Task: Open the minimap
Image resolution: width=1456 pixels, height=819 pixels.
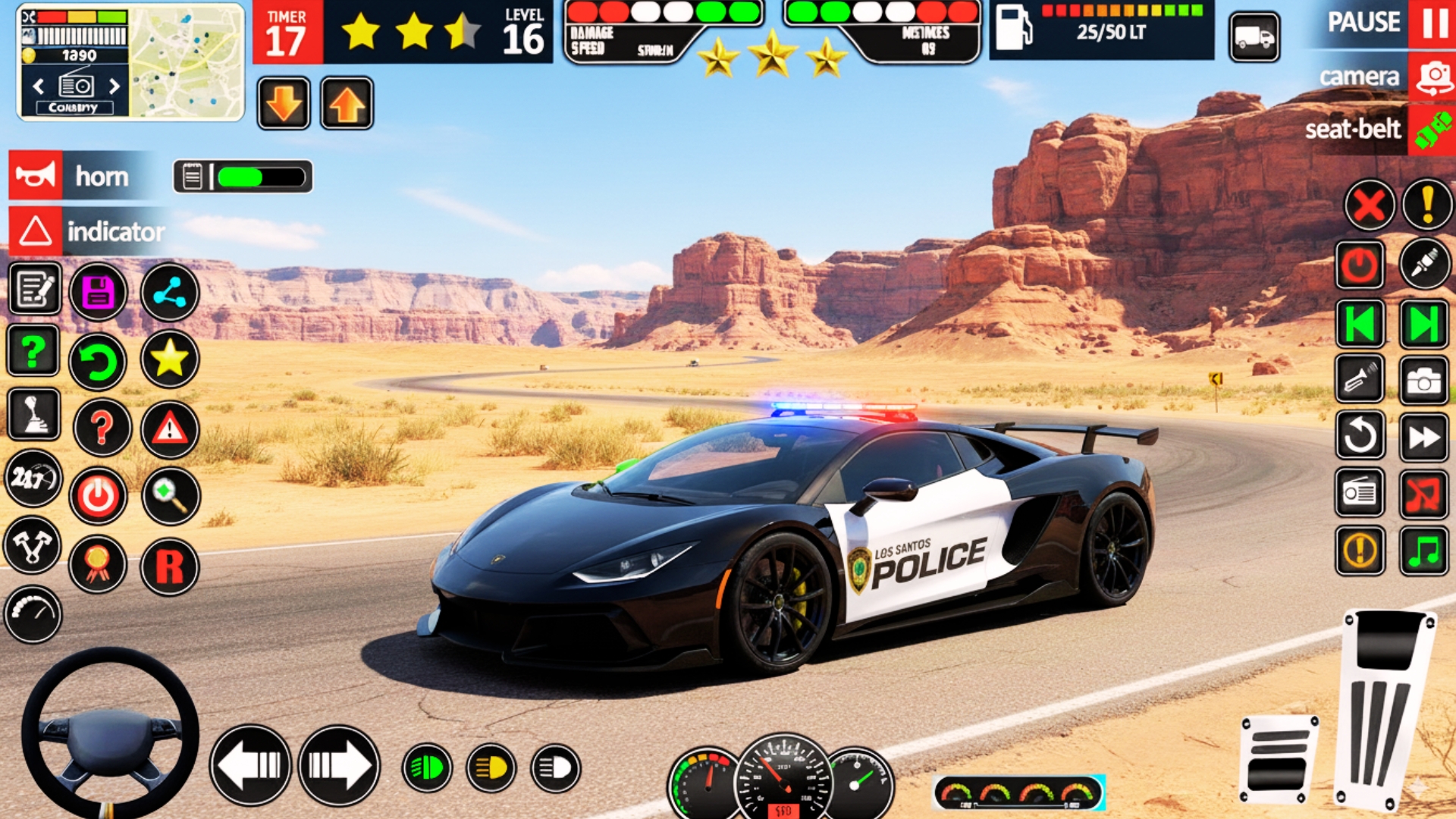Action: tap(187, 62)
